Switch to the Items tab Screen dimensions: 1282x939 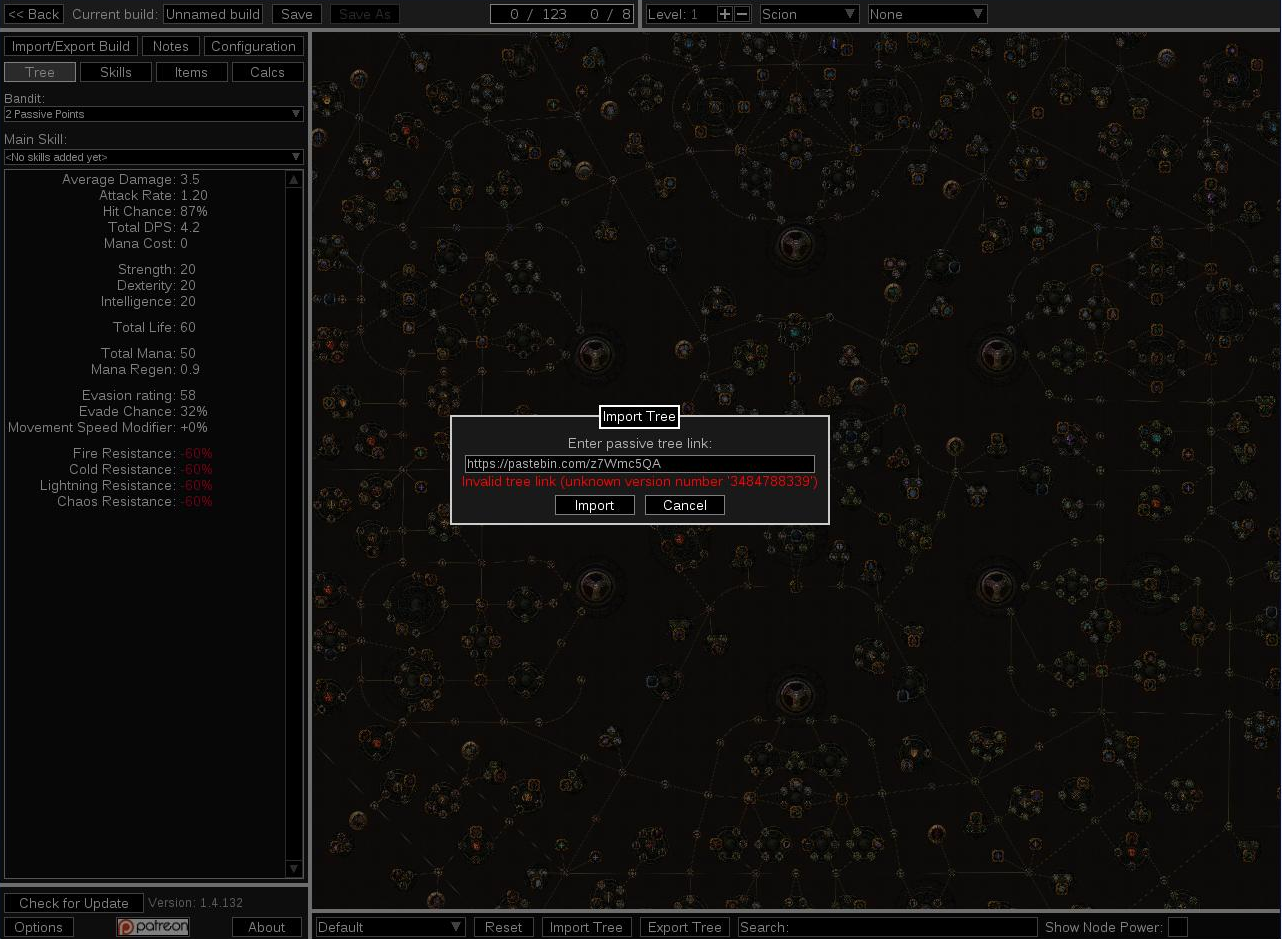[x=191, y=71]
